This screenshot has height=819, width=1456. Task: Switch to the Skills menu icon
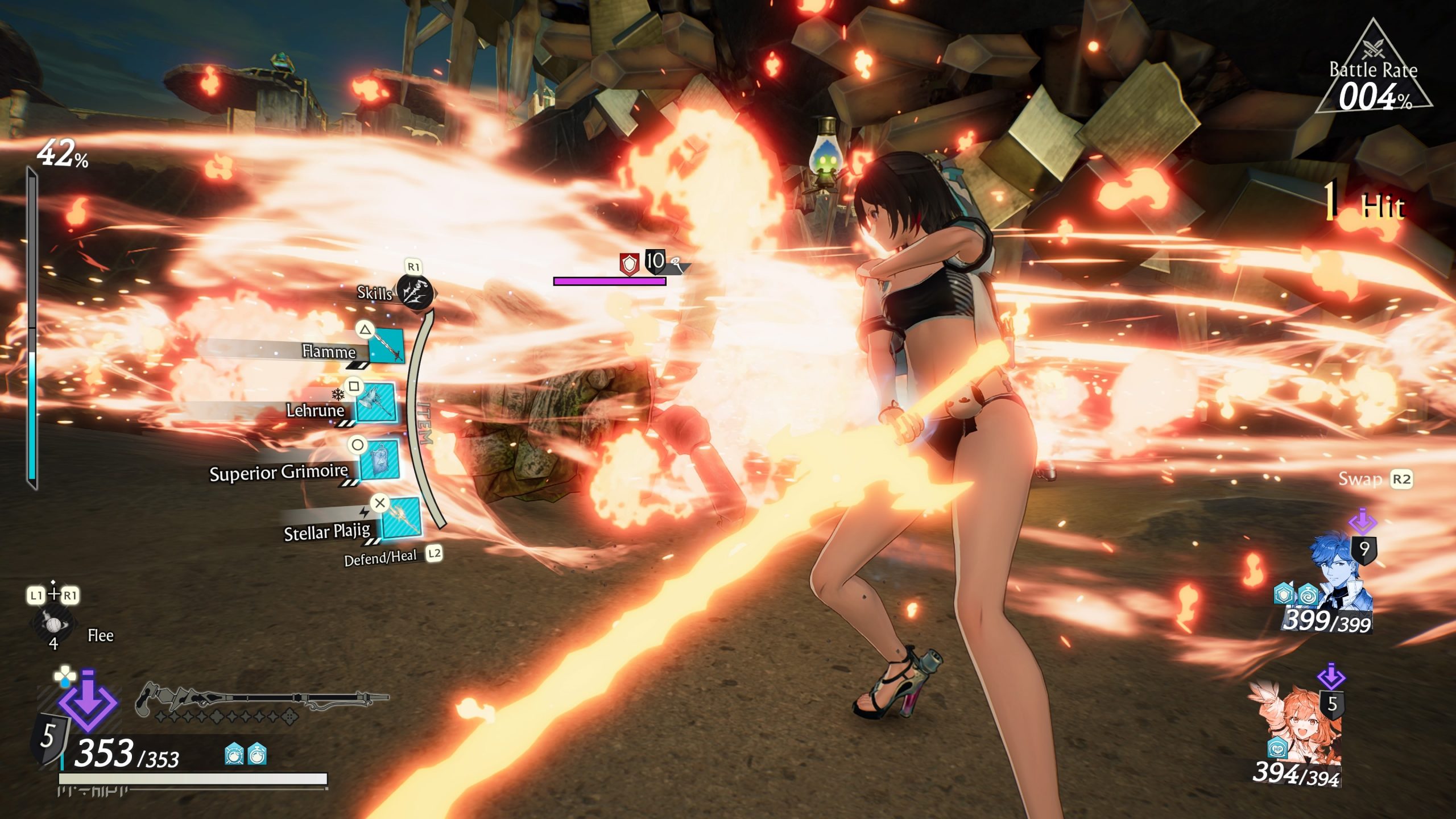coord(415,293)
